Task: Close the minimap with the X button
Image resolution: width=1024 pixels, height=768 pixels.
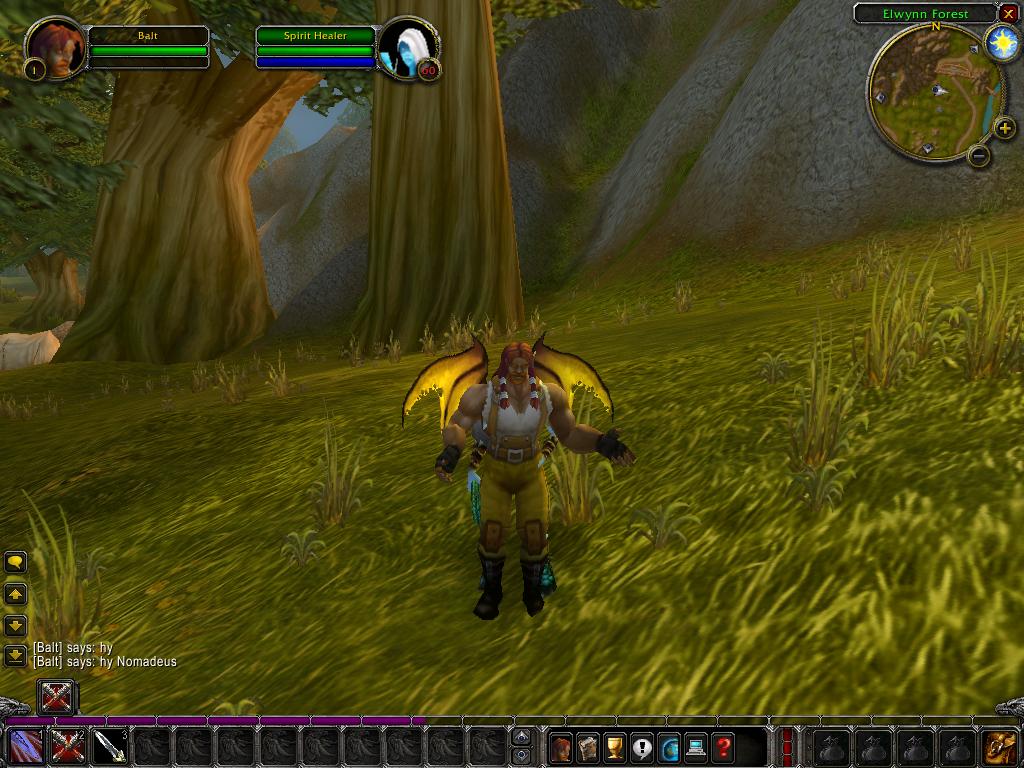Action: [x=1008, y=13]
